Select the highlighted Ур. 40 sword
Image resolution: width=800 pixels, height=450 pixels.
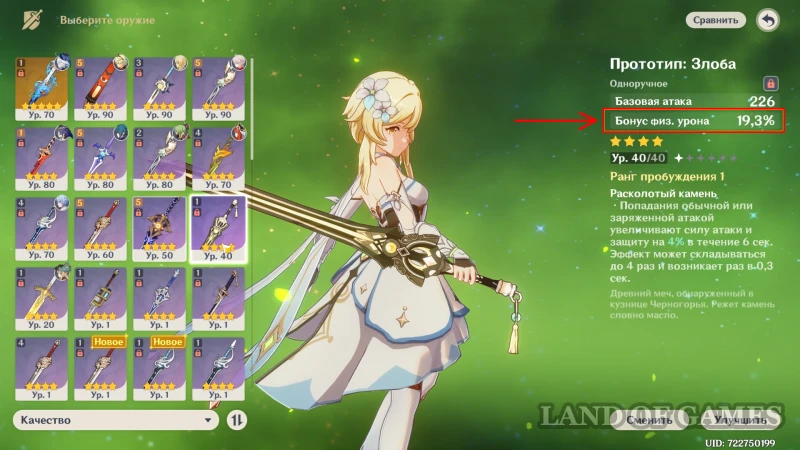click(x=218, y=227)
